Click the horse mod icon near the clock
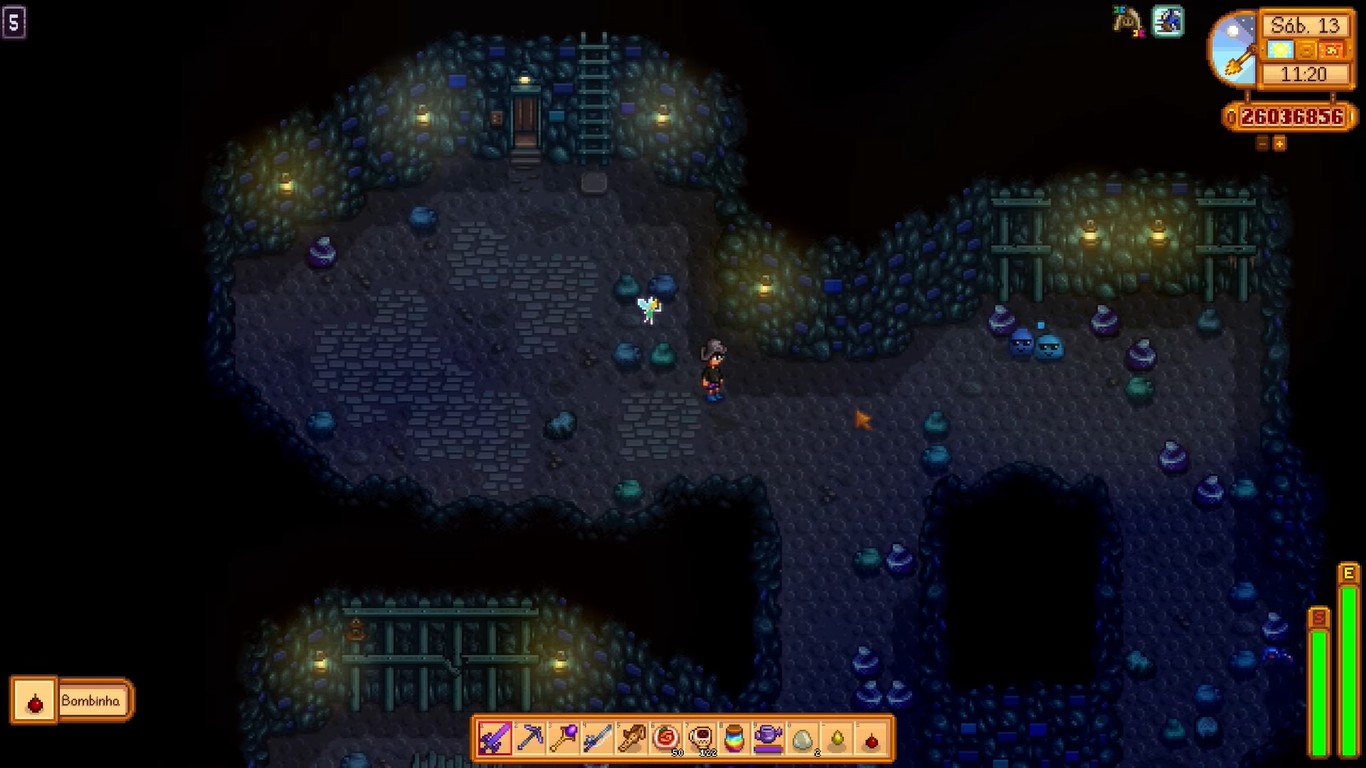 [x=1127, y=21]
